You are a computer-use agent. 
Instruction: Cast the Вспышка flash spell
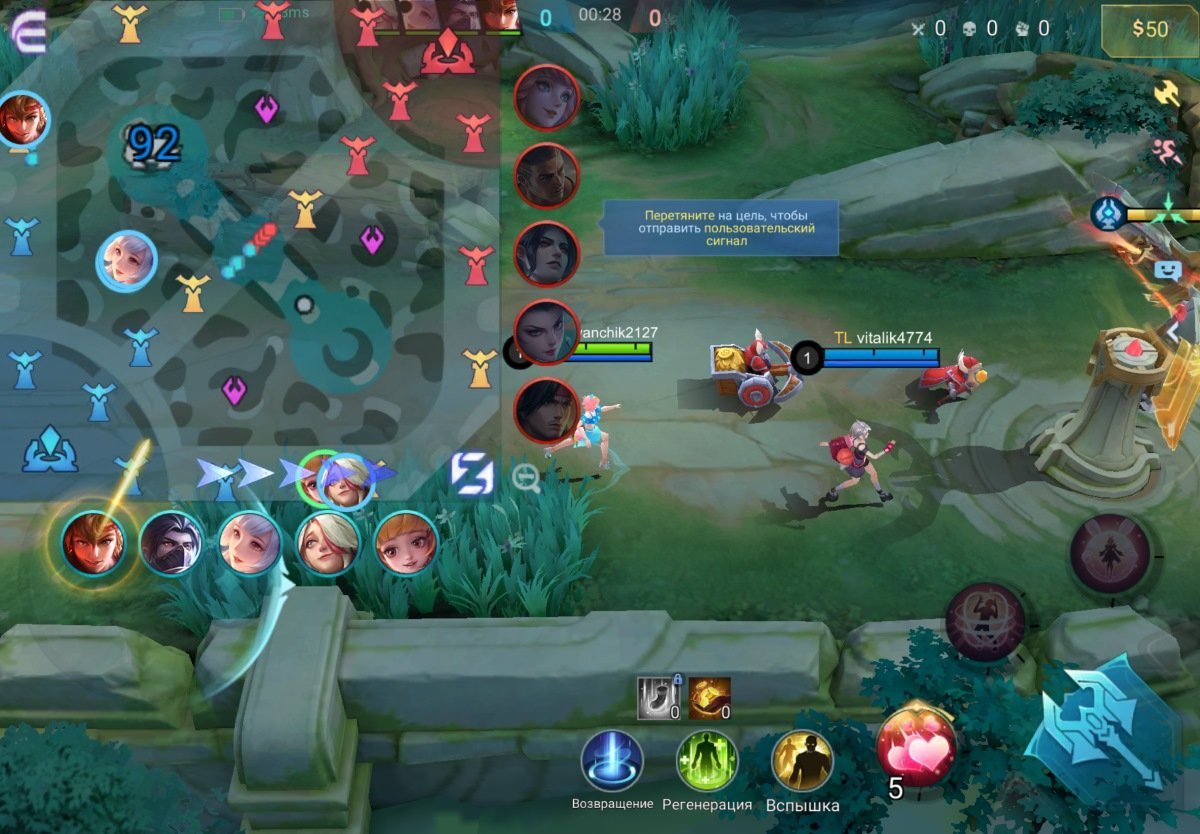click(x=802, y=762)
